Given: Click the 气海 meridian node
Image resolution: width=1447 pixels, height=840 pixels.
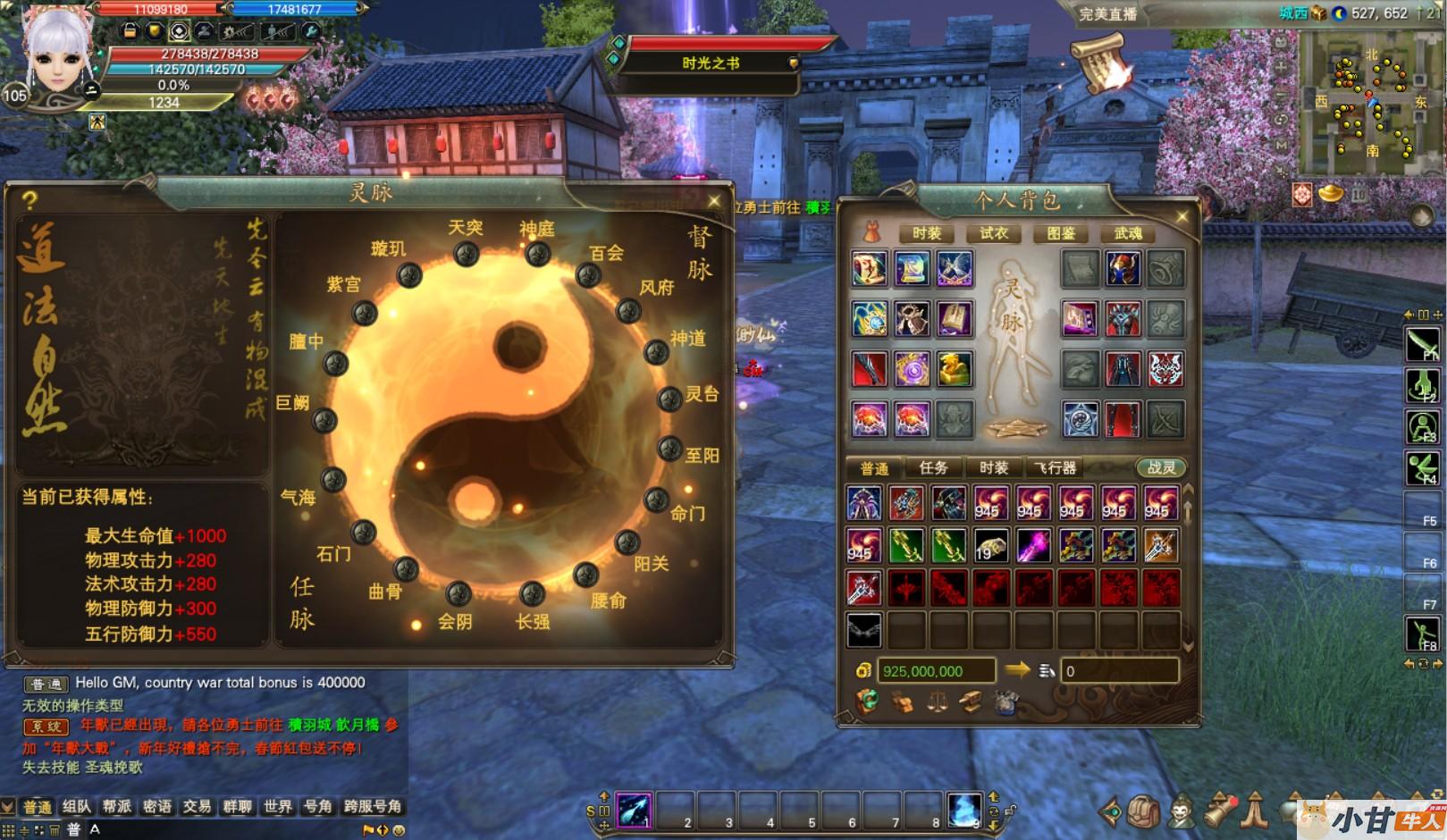Looking at the screenshot, I should [x=333, y=480].
